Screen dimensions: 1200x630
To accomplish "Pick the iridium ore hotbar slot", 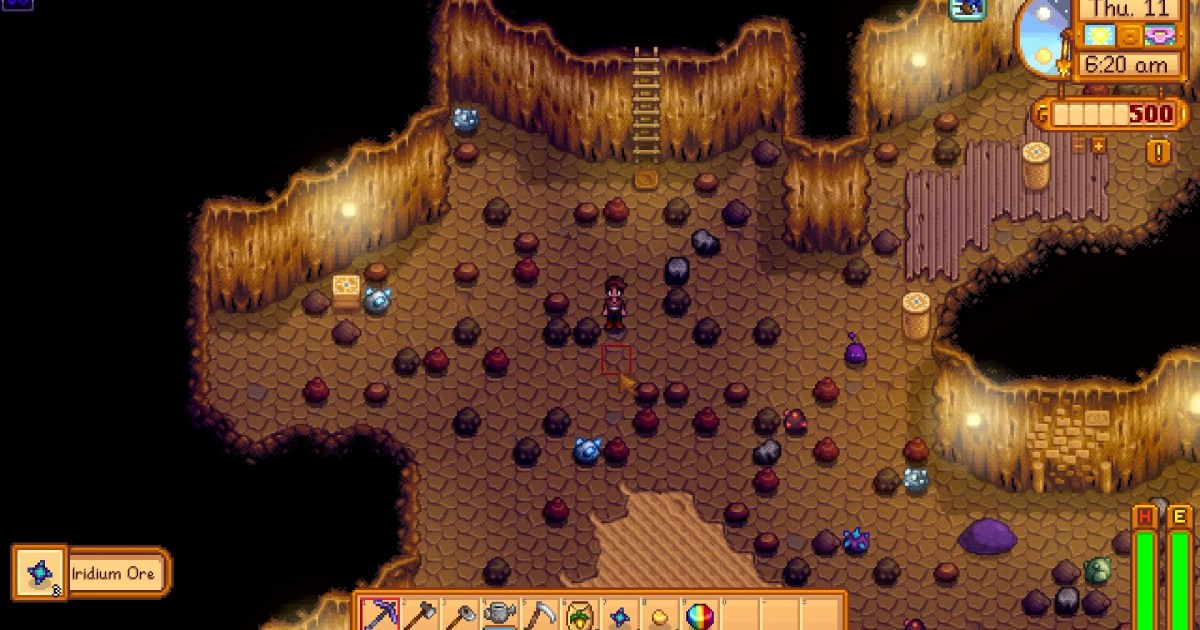I will click(x=619, y=614).
